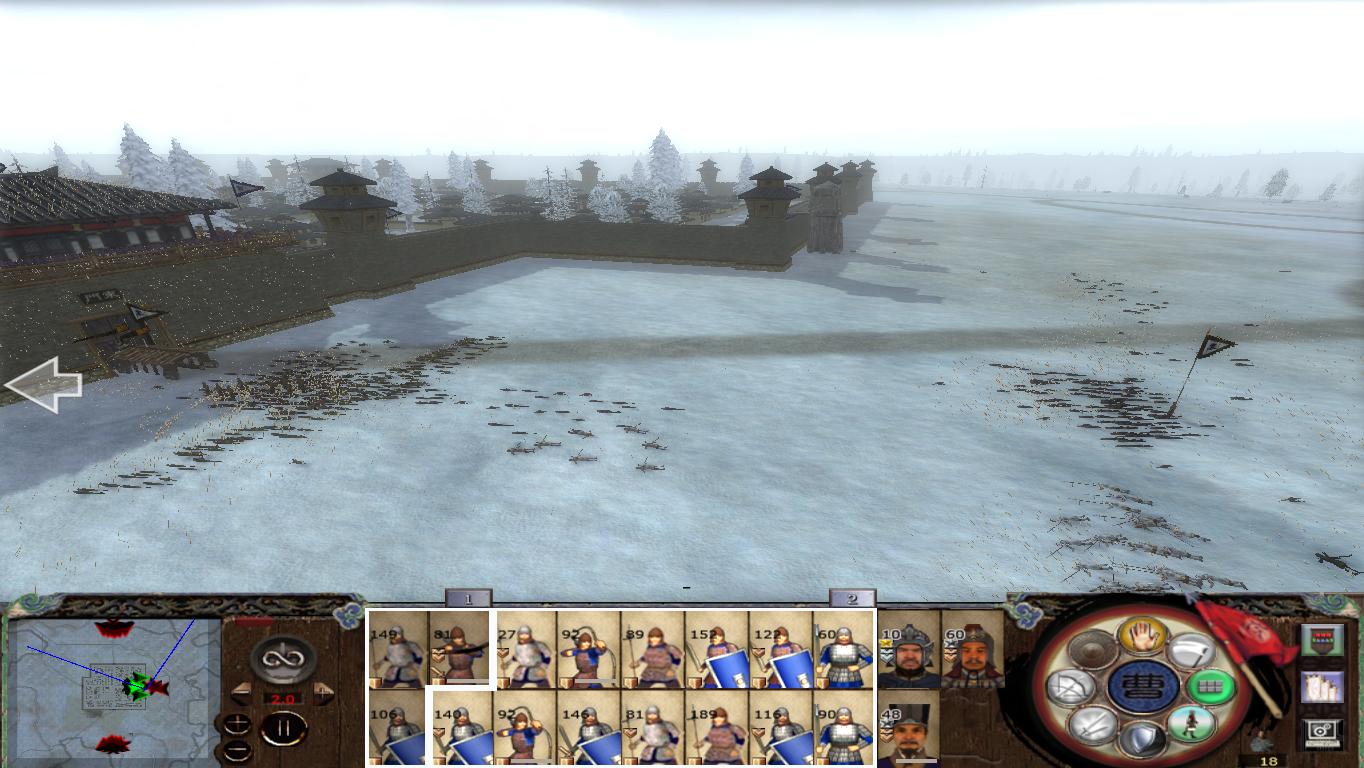Click the gong signal icon on command wheel

click(x=1092, y=650)
